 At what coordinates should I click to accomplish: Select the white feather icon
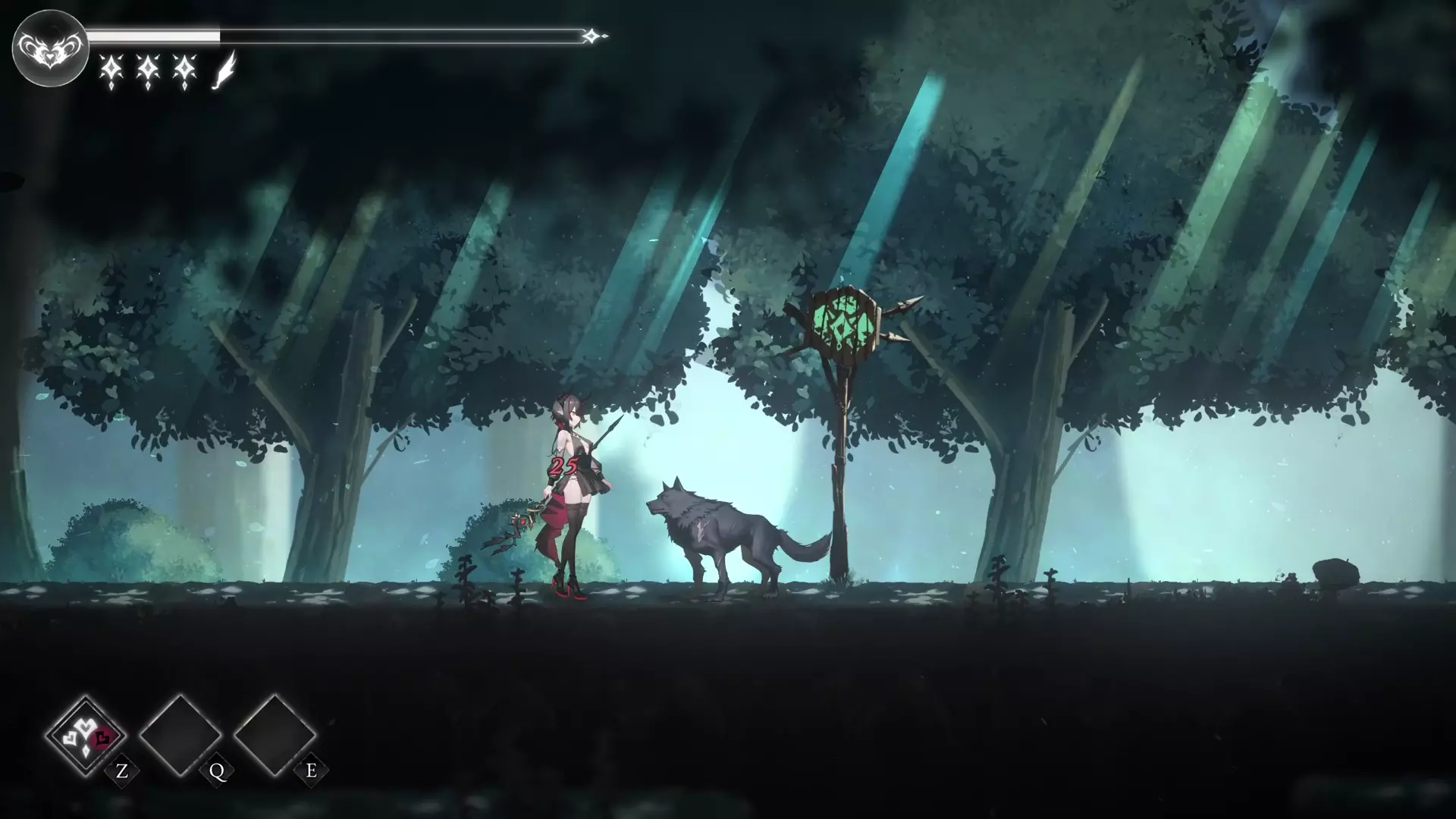point(224,71)
